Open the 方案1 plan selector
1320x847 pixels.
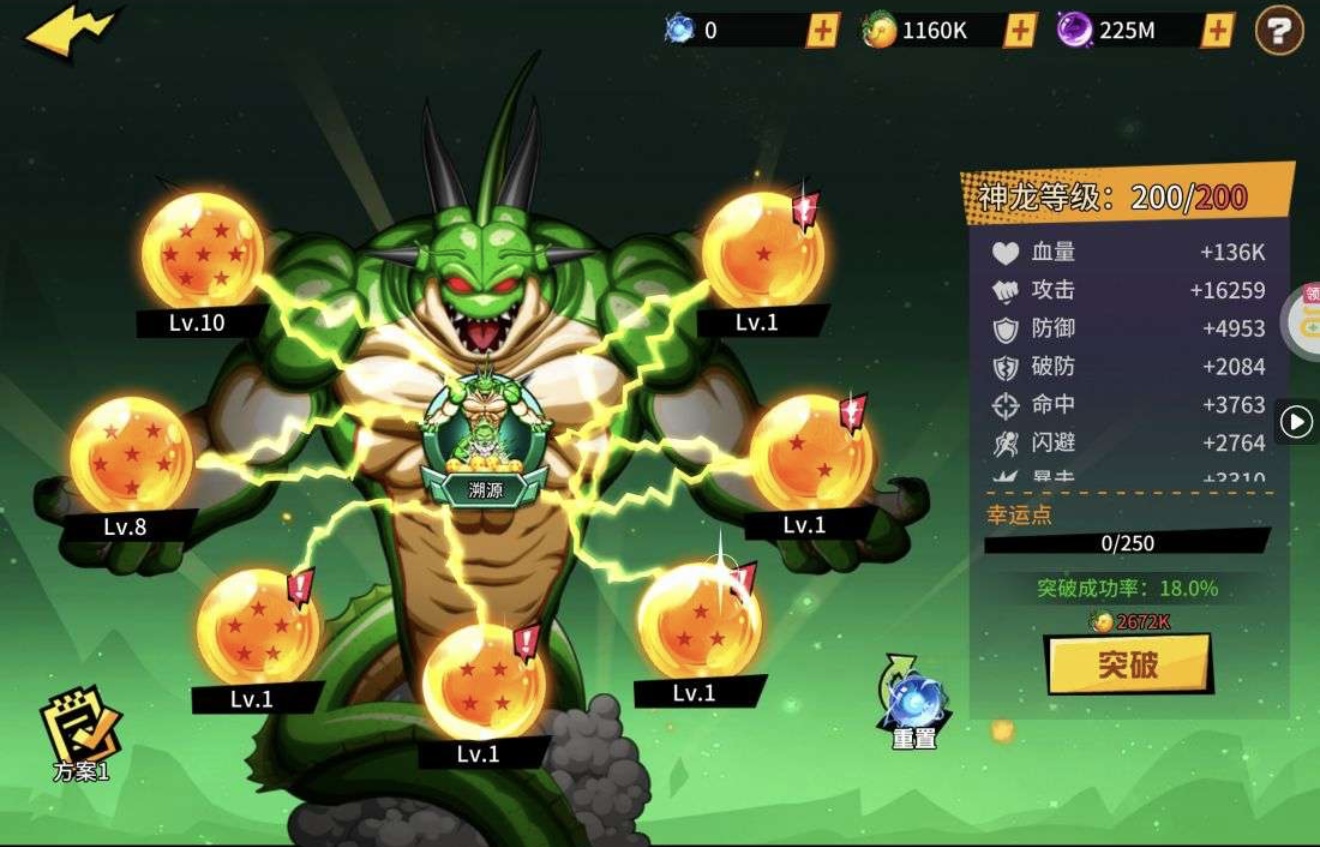coord(81,733)
